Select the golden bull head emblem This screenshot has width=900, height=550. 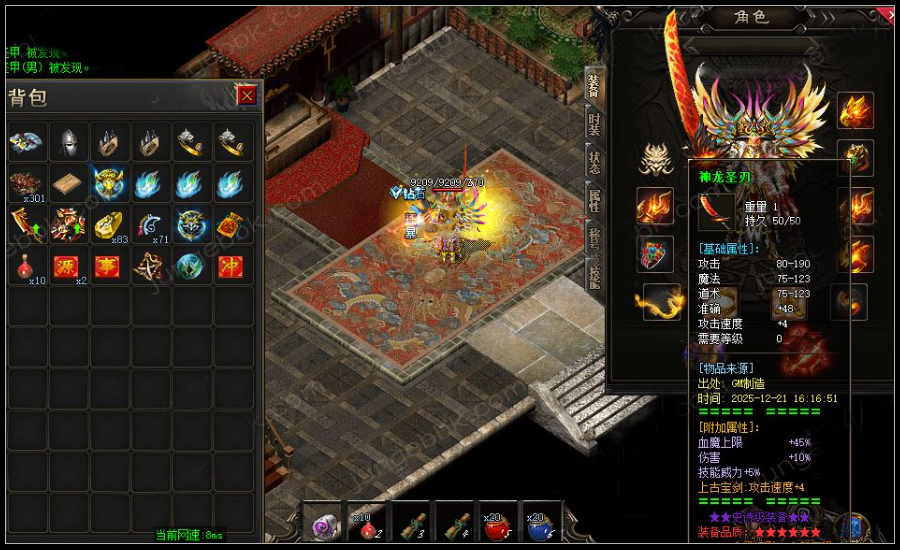point(109,184)
